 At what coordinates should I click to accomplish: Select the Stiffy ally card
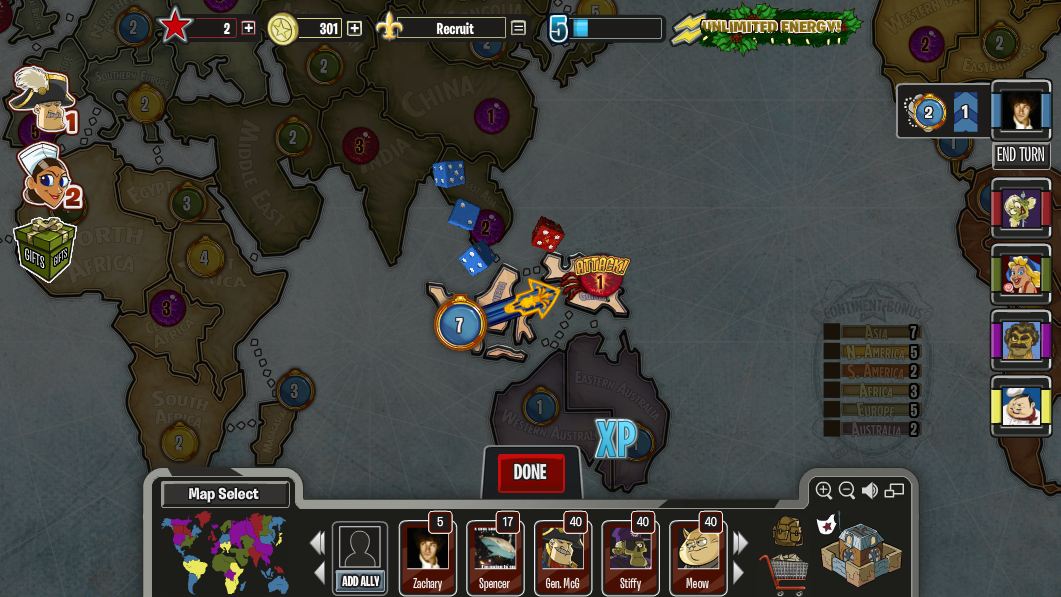630,557
